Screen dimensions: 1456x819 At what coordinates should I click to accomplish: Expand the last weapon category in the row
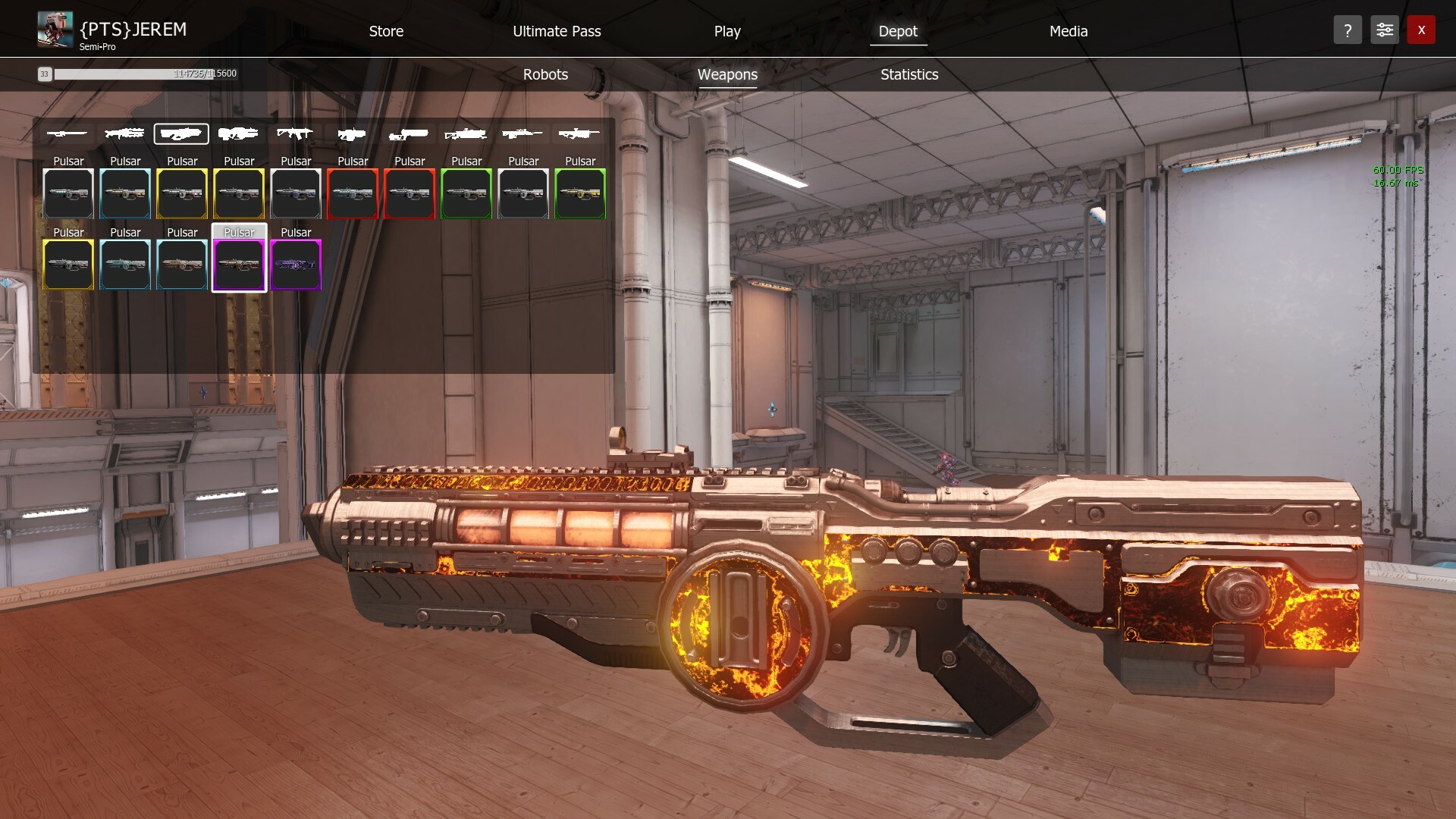coord(580,133)
